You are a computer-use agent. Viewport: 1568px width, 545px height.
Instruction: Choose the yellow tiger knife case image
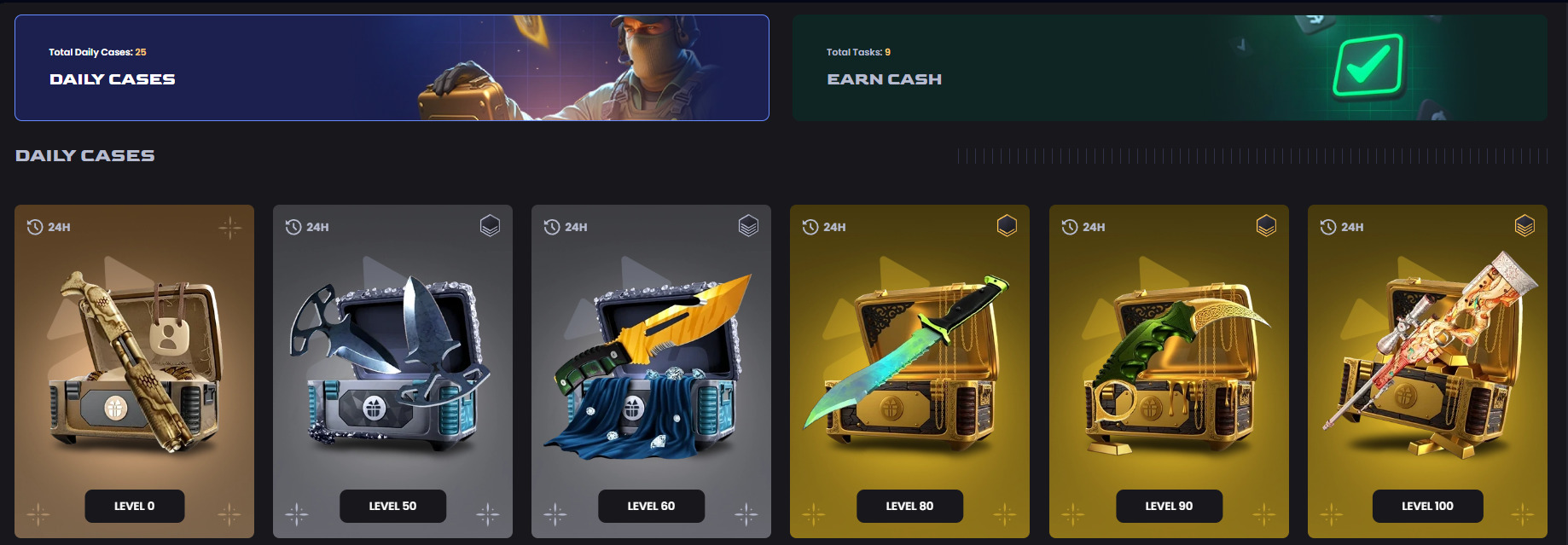(x=651, y=362)
